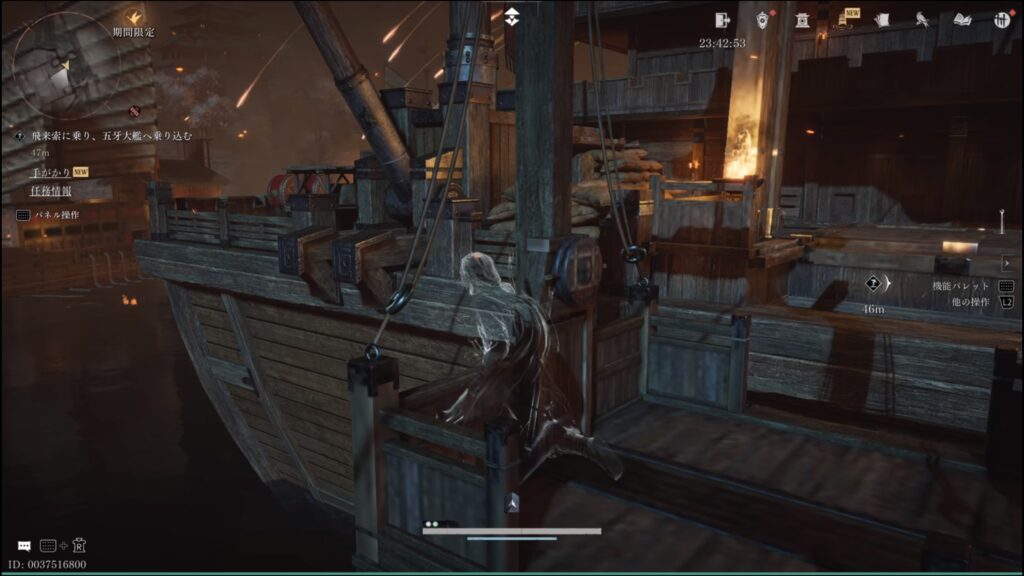Open the shield icon with red notification
This screenshot has height=576, width=1024.
tap(763, 19)
